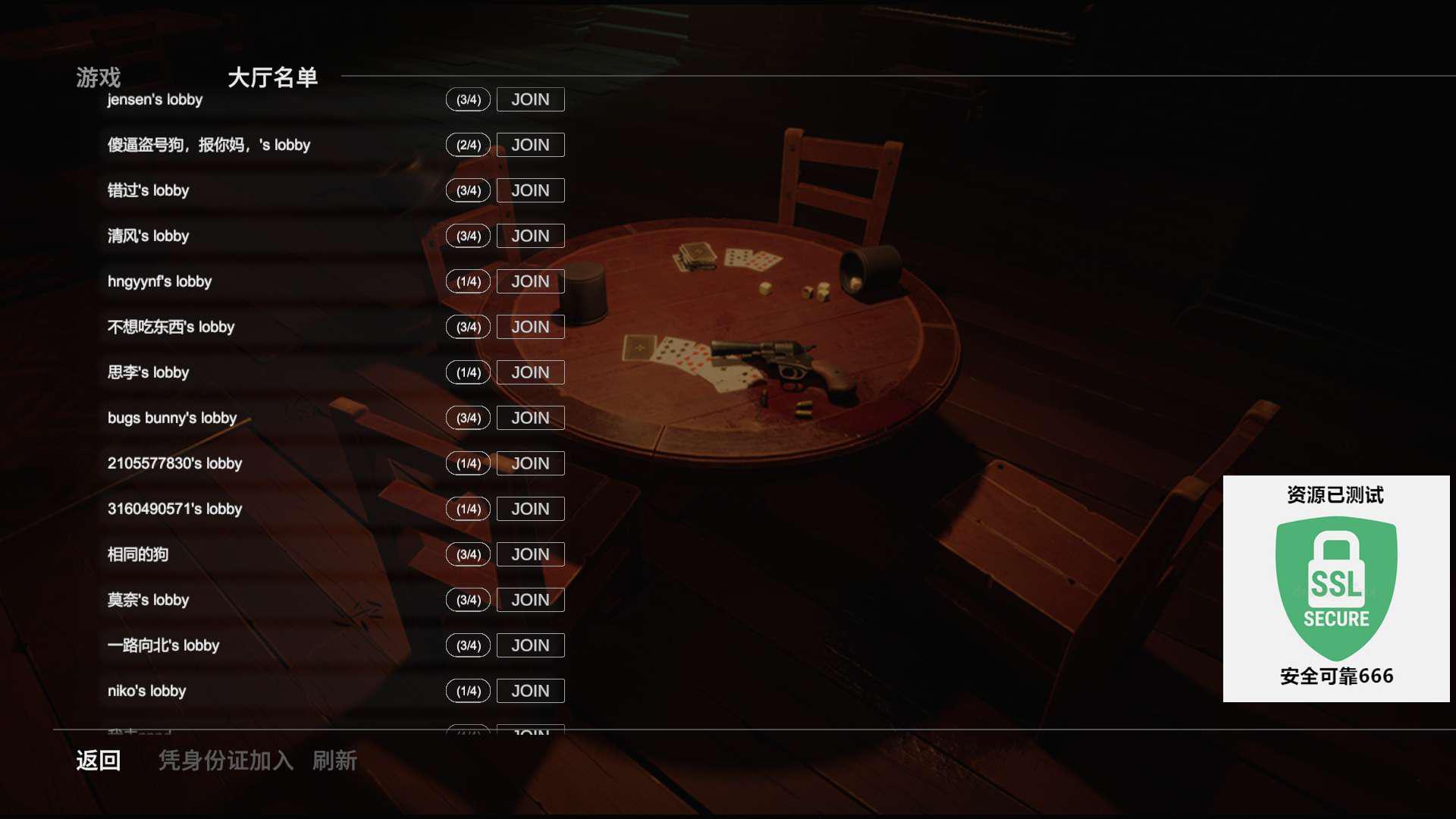Join 3160490571's lobby

[530, 509]
